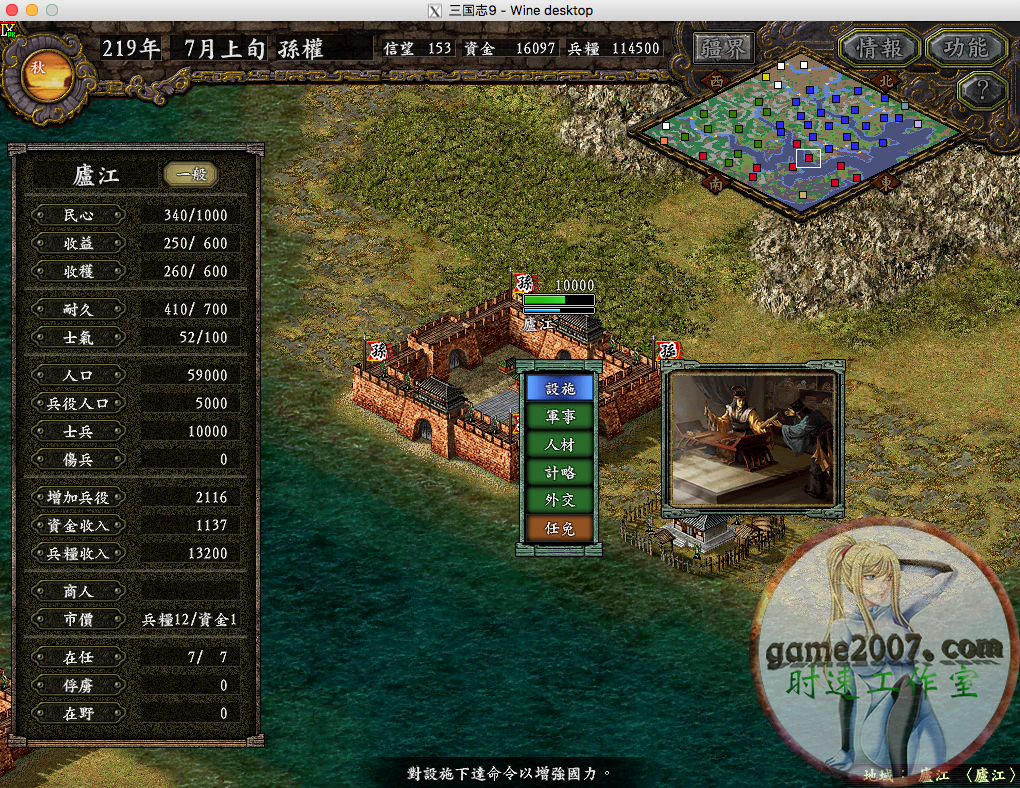Viewport: 1020px width, 788px height.
Task: Click the 商人 merchant entry
Action: [78, 591]
